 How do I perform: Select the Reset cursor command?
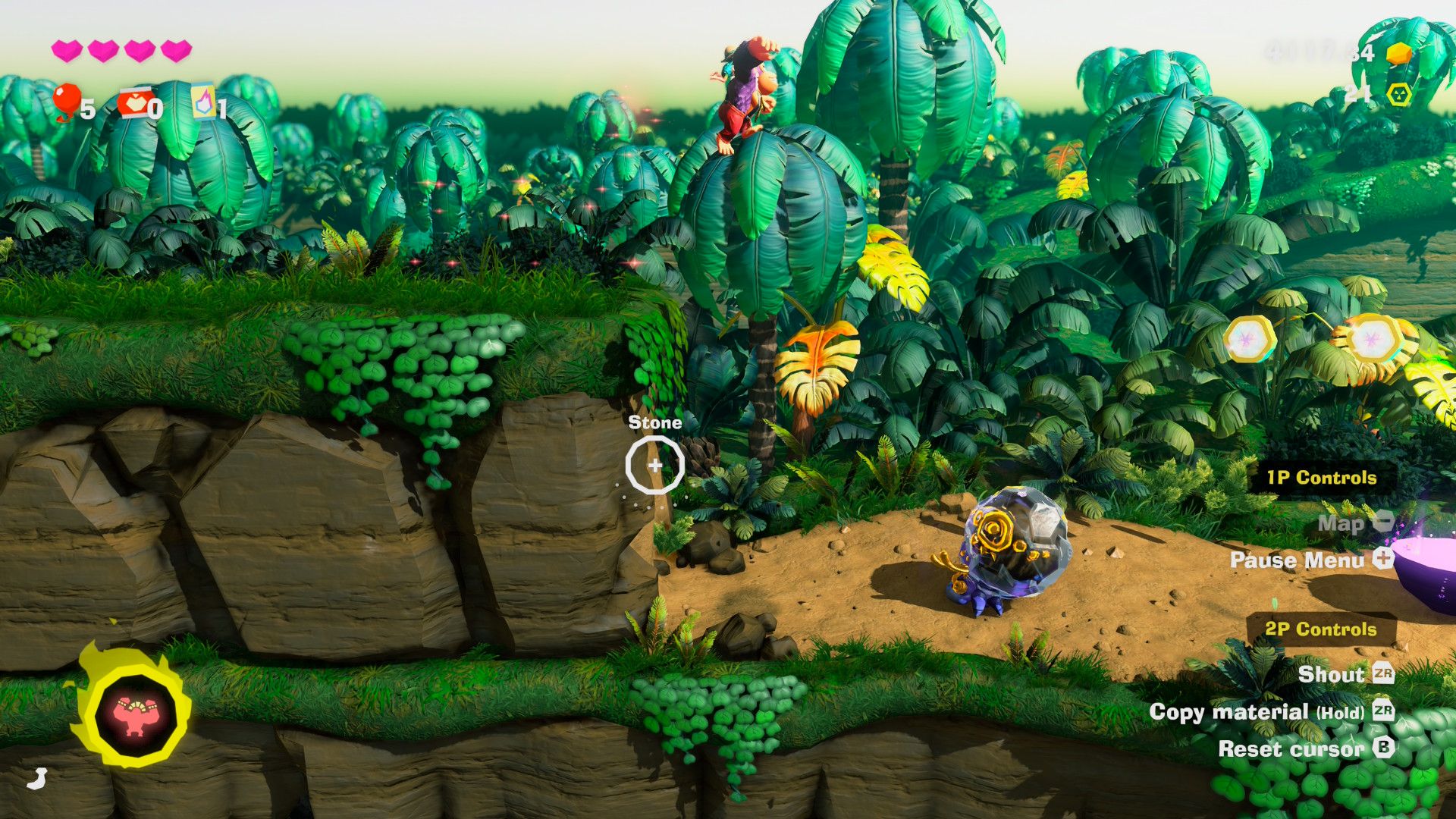(1292, 749)
